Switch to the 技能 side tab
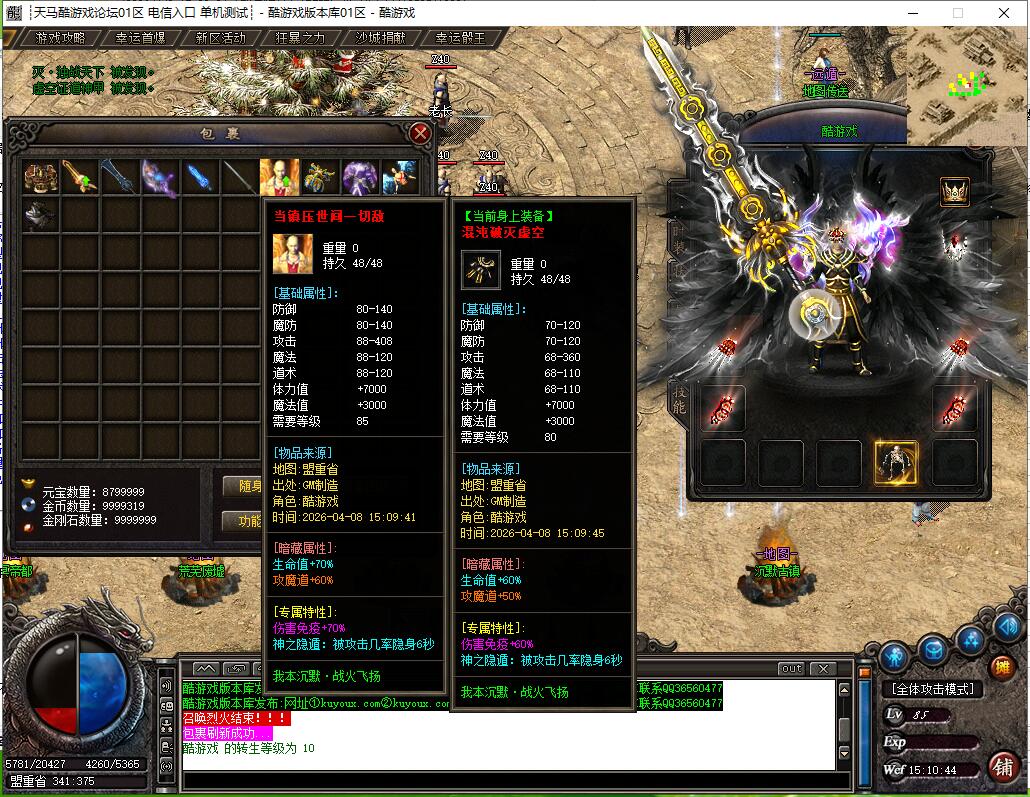The height and width of the screenshot is (797, 1030). (x=679, y=398)
